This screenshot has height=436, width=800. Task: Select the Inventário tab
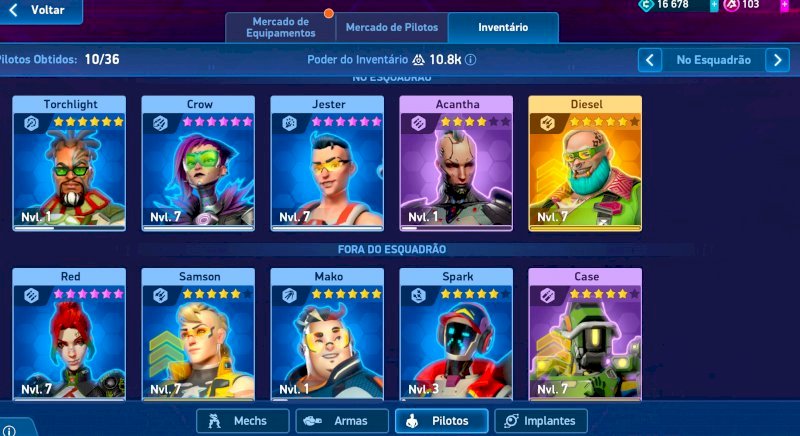(503, 27)
